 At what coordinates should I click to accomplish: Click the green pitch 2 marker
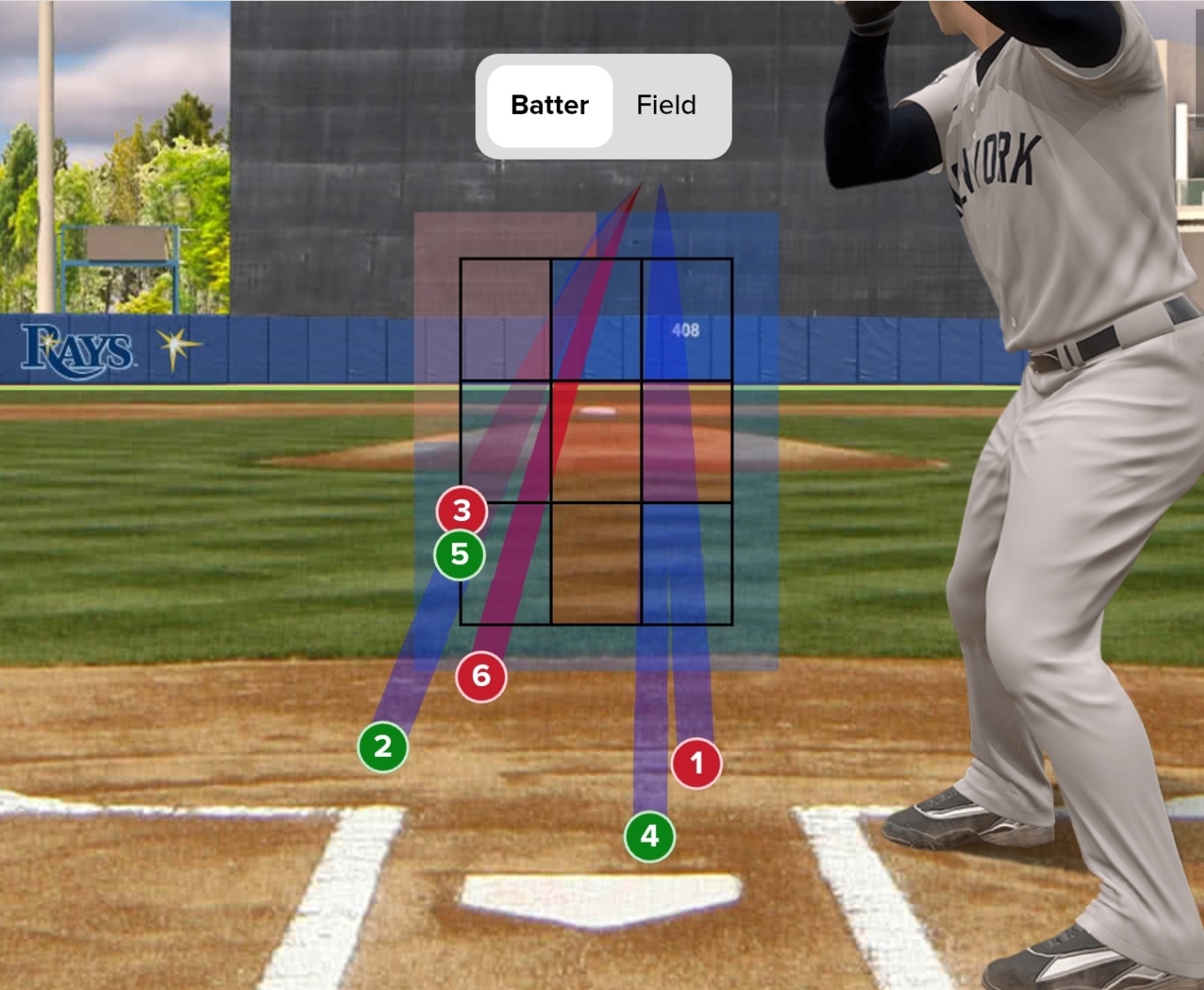(382, 747)
